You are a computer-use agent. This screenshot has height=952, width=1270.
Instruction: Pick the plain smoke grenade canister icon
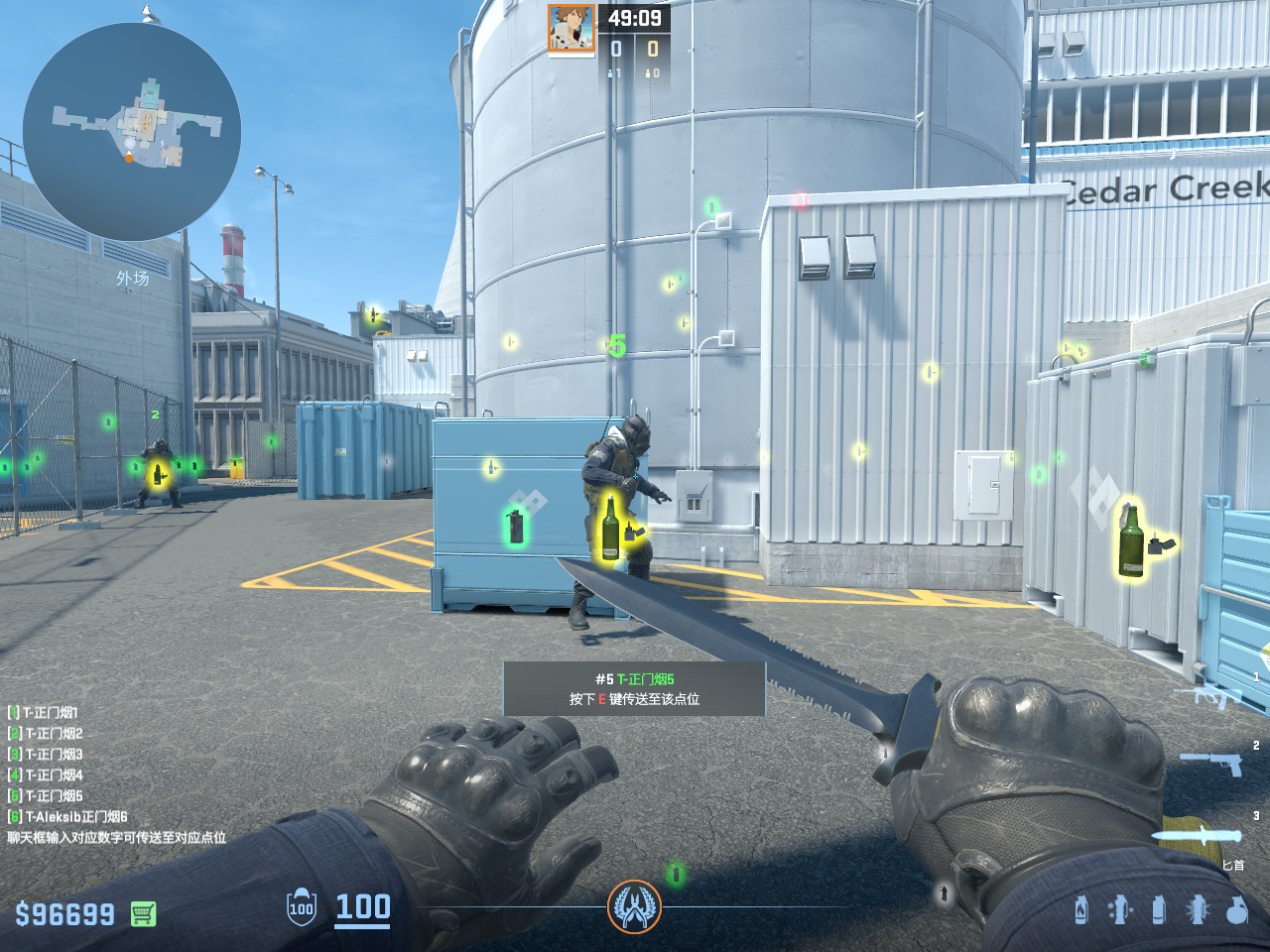pyautogui.click(x=1158, y=909)
